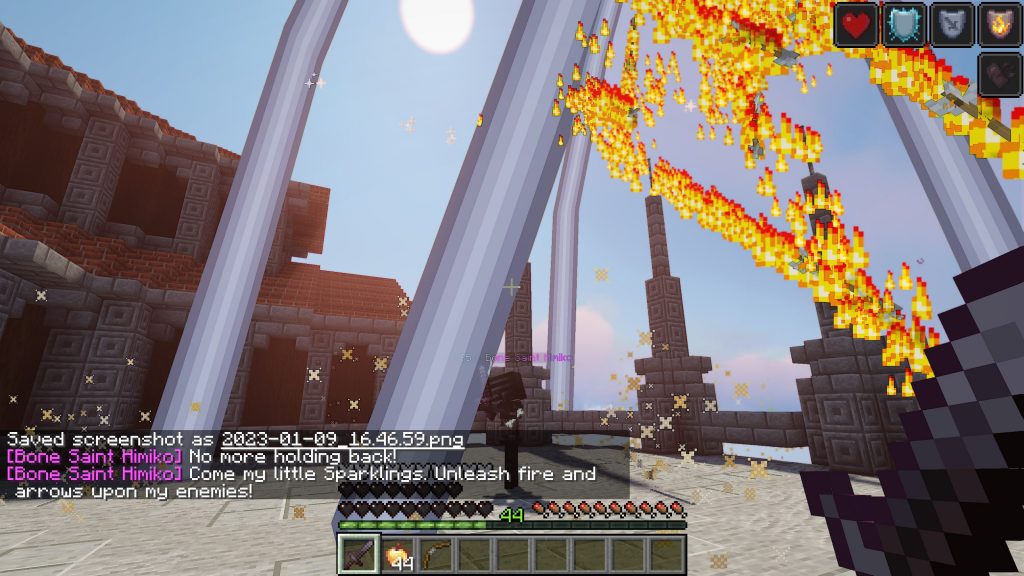Click Bone Saint Himiko's Sparklings chat message
1024x576 pixels.
pos(391,474)
